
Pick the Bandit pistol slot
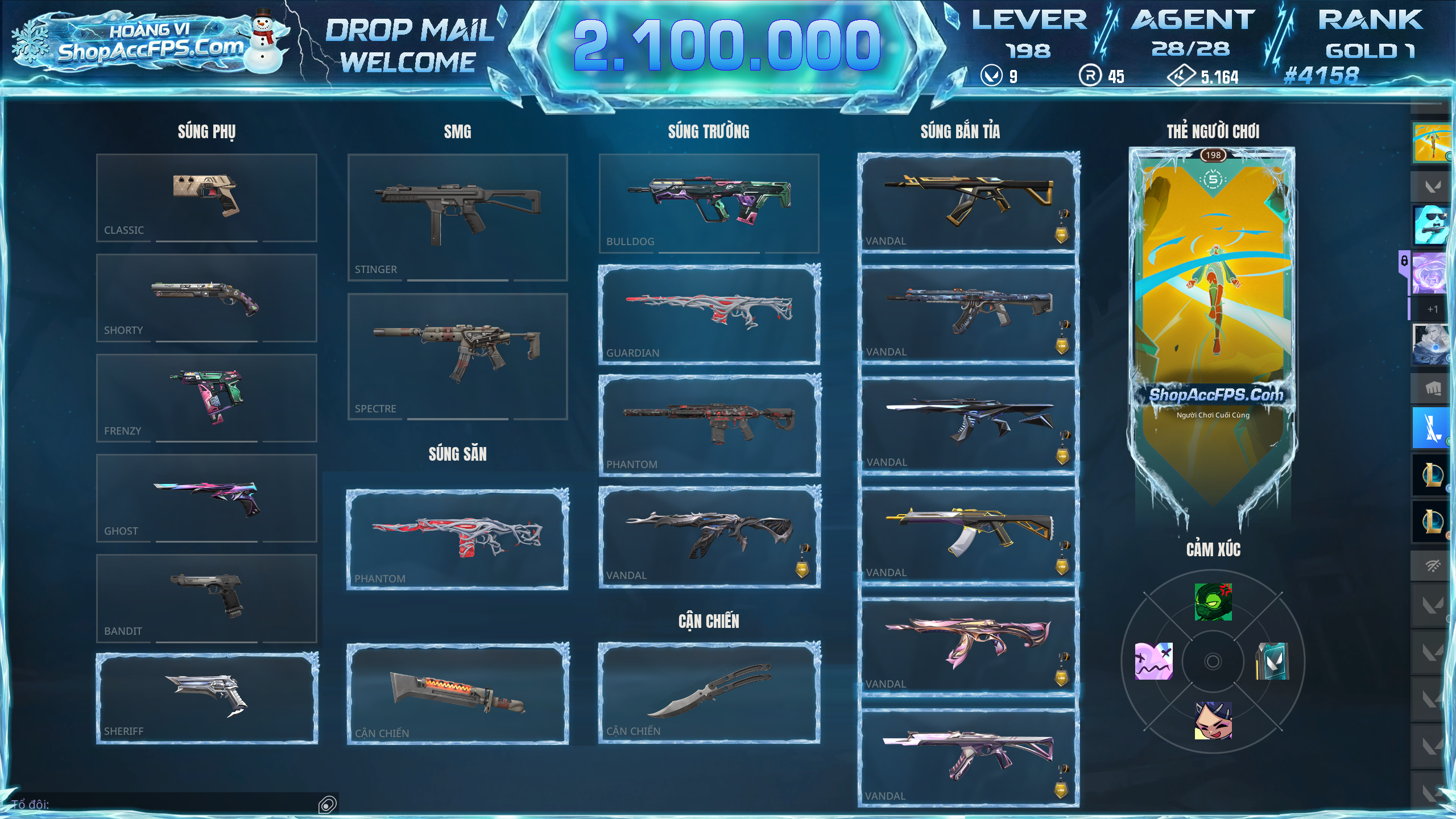206,598
